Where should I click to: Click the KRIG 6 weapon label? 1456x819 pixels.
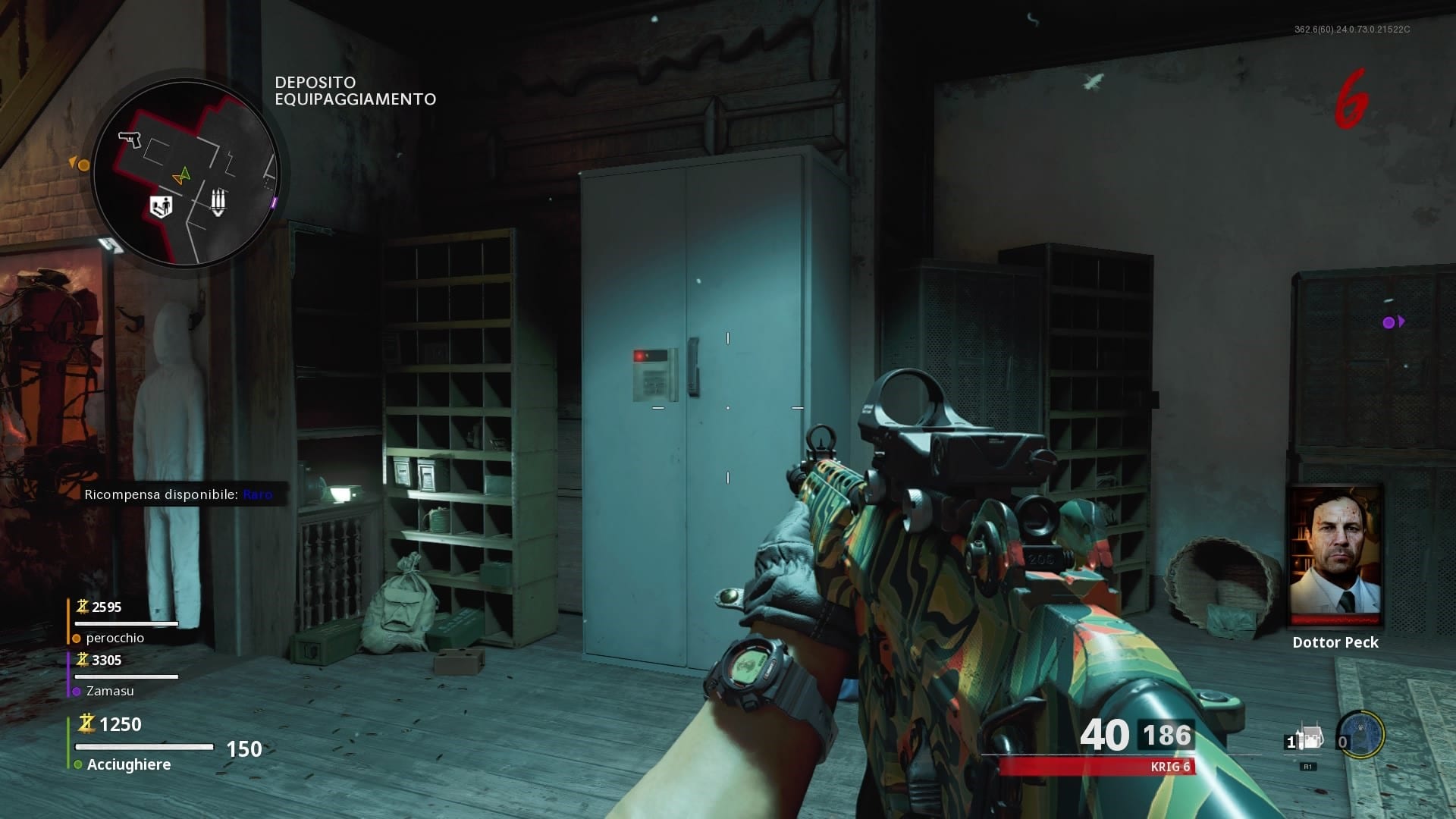[1170, 767]
